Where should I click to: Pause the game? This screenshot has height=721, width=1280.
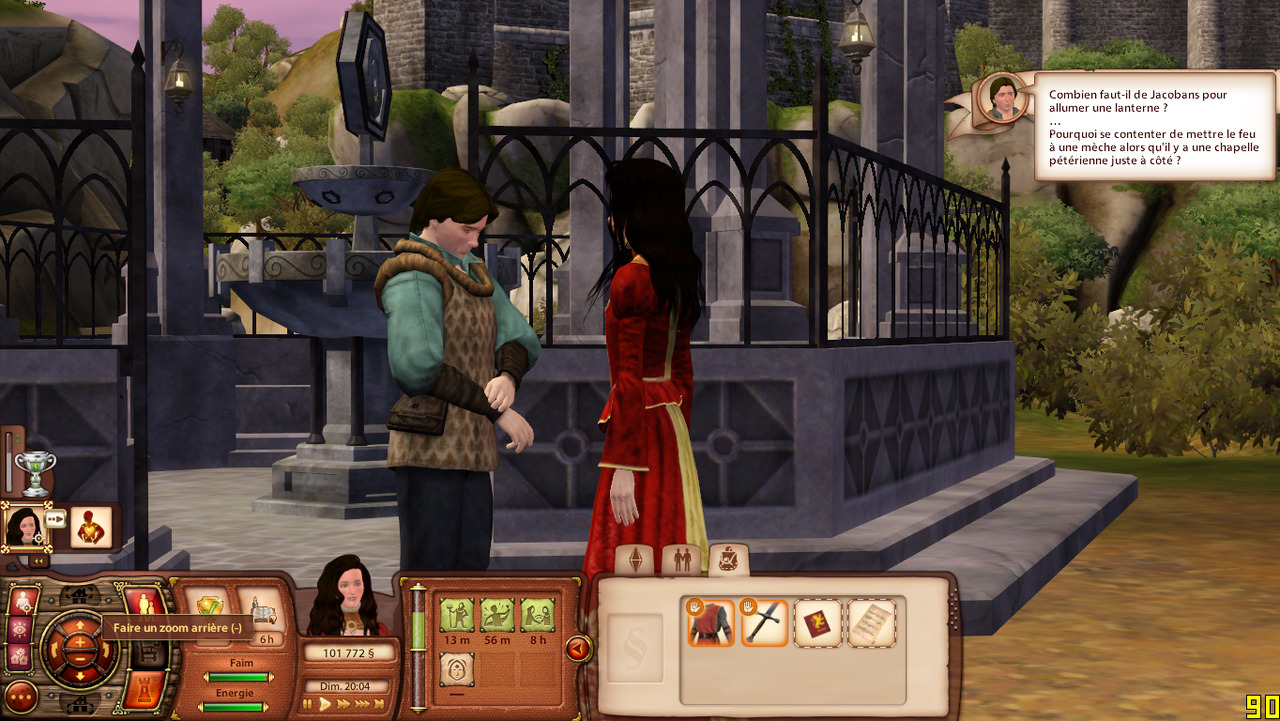(308, 704)
